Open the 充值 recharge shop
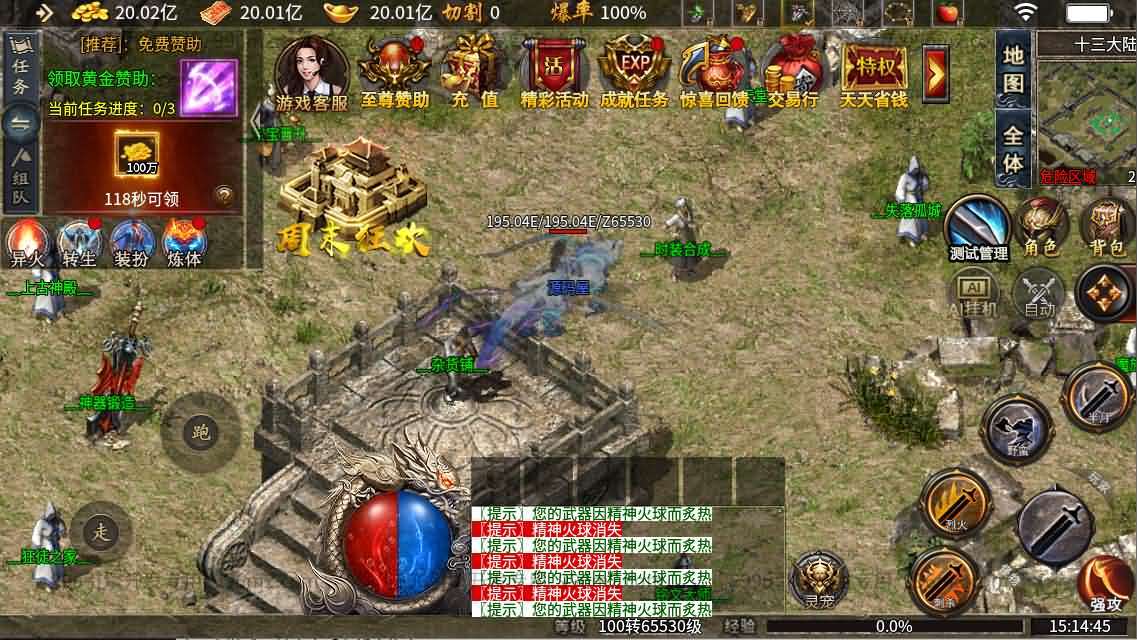Viewport: 1137px width, 640px height. coord(475,72)
